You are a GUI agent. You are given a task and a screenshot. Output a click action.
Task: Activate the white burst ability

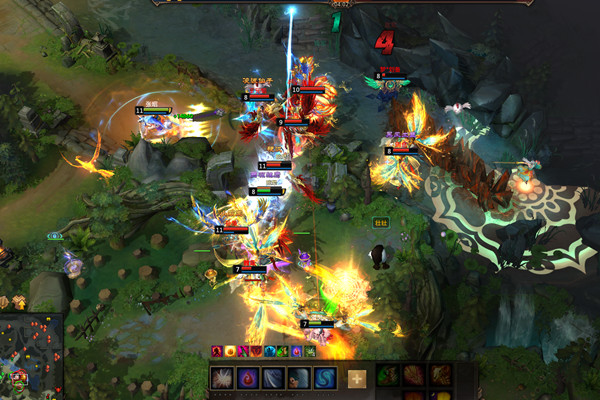(x=222, y=378)
